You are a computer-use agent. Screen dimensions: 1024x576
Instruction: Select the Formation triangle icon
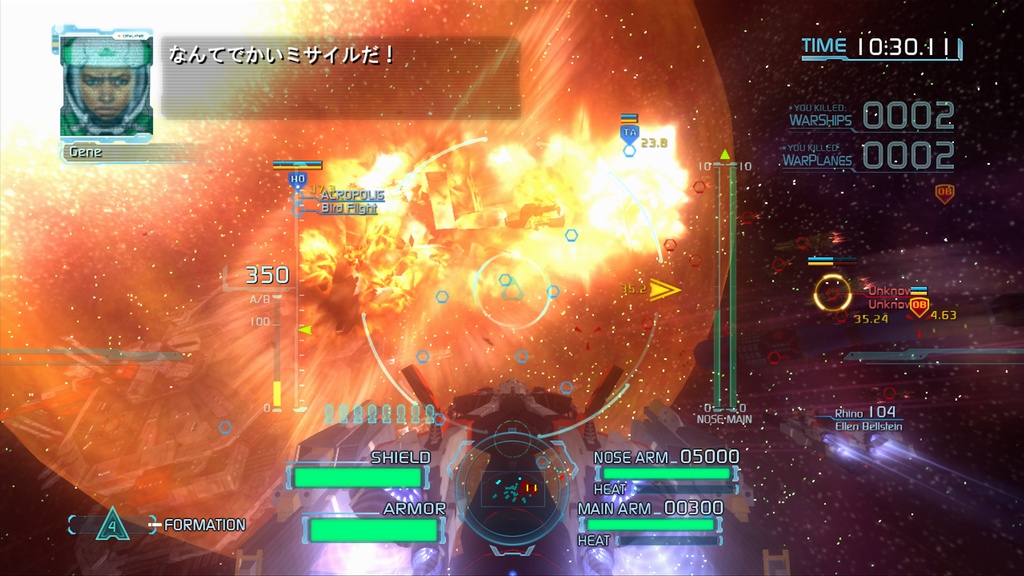point(112,523)
